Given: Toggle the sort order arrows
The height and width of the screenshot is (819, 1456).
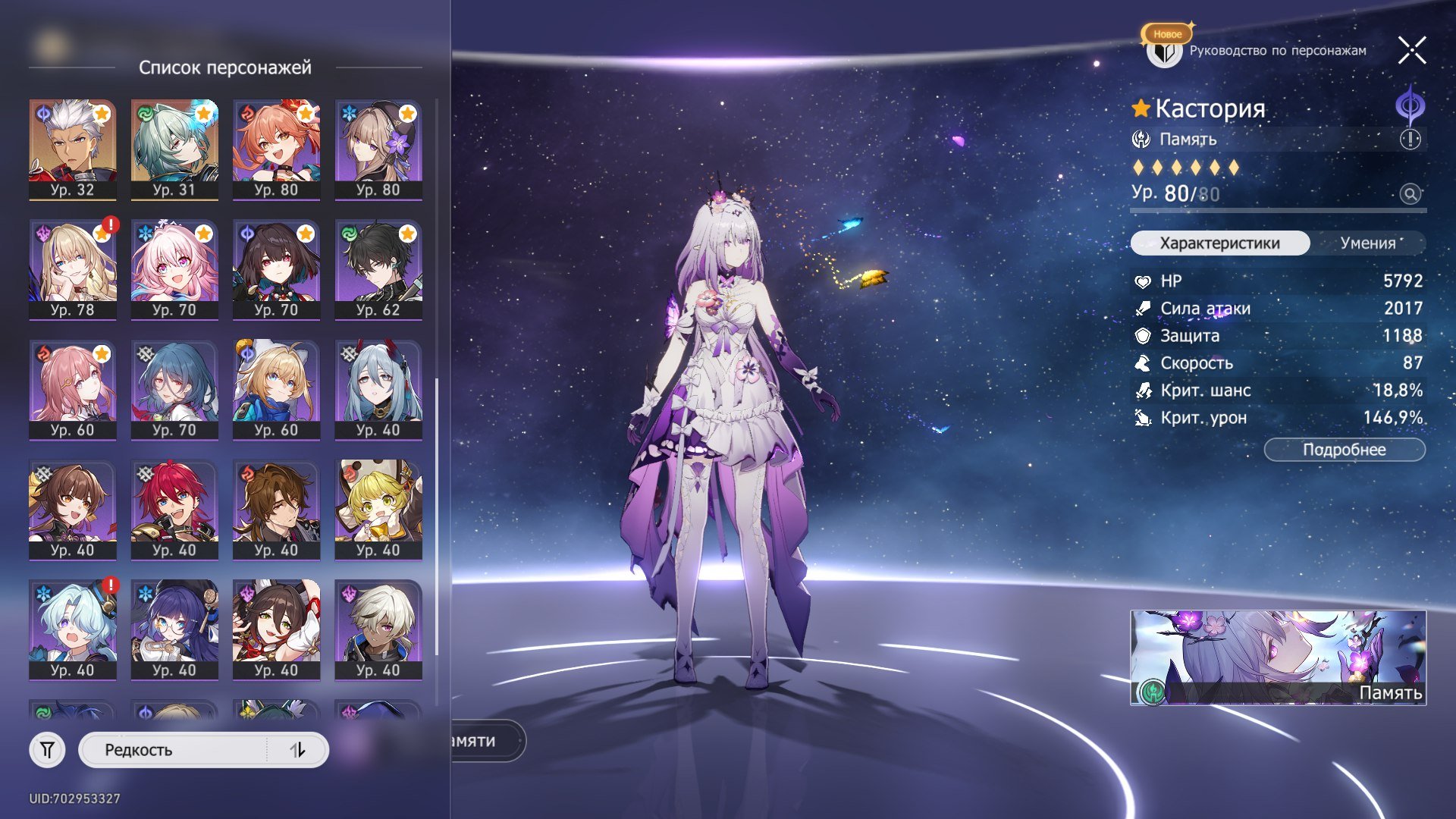Looking at the screenshot, I should point(297,750).
